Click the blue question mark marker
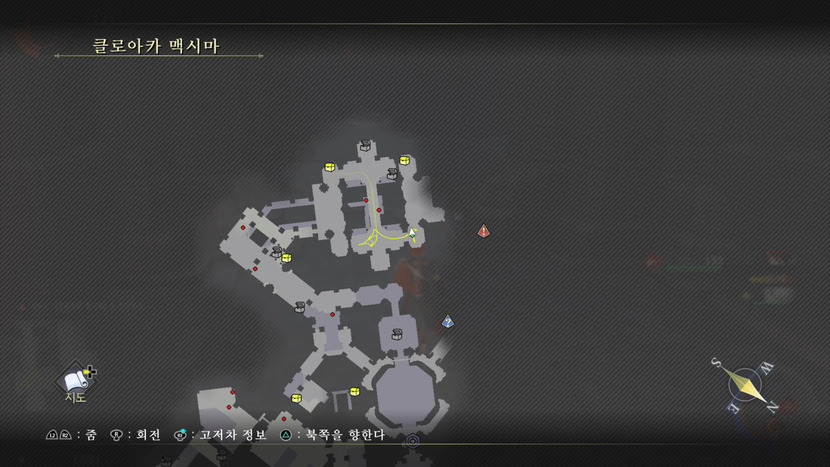The image size is (830, 467). pyautogui.click(x=448, y=322)
